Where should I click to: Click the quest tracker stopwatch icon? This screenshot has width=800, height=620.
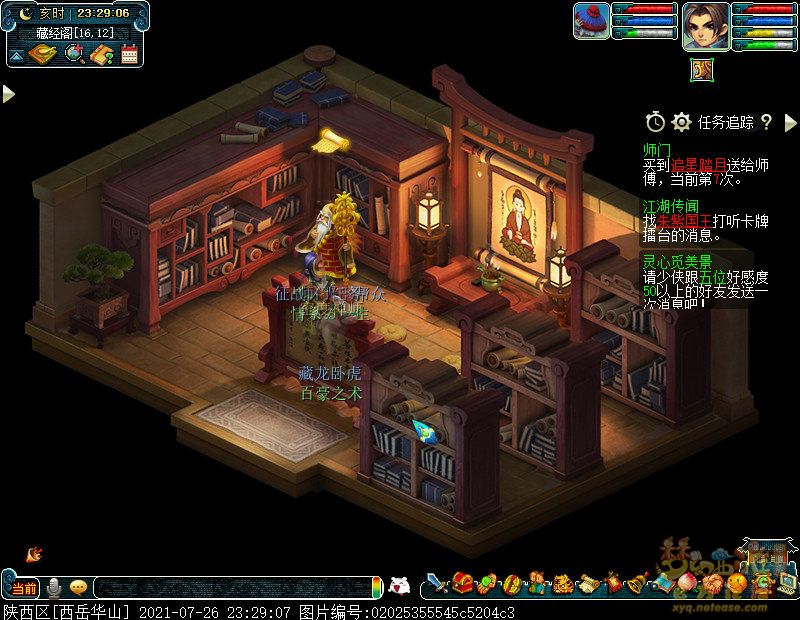pyautogui.click(x=655, y=122)
